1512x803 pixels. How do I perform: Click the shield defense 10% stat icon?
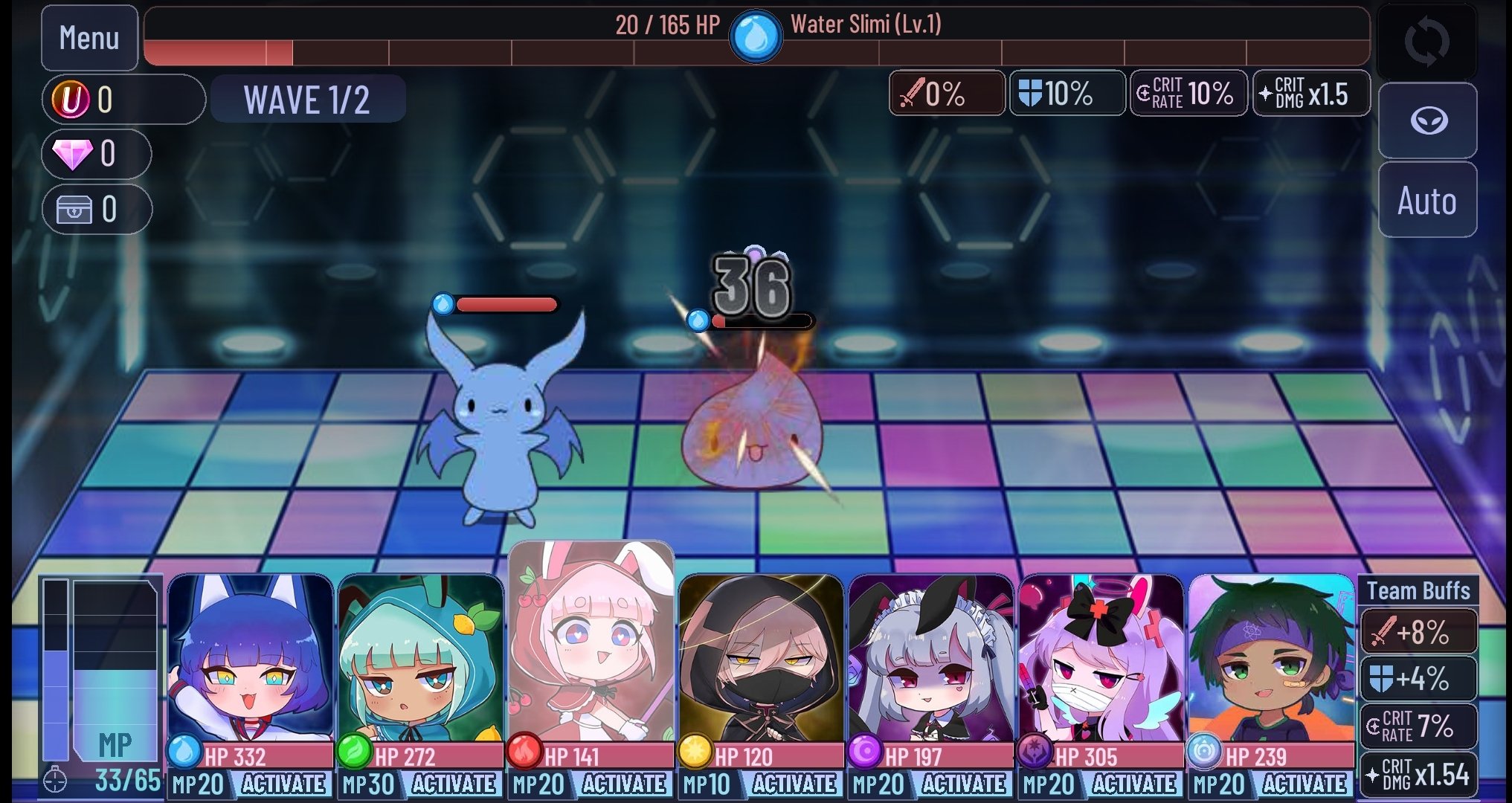[x=1067, y=93]
